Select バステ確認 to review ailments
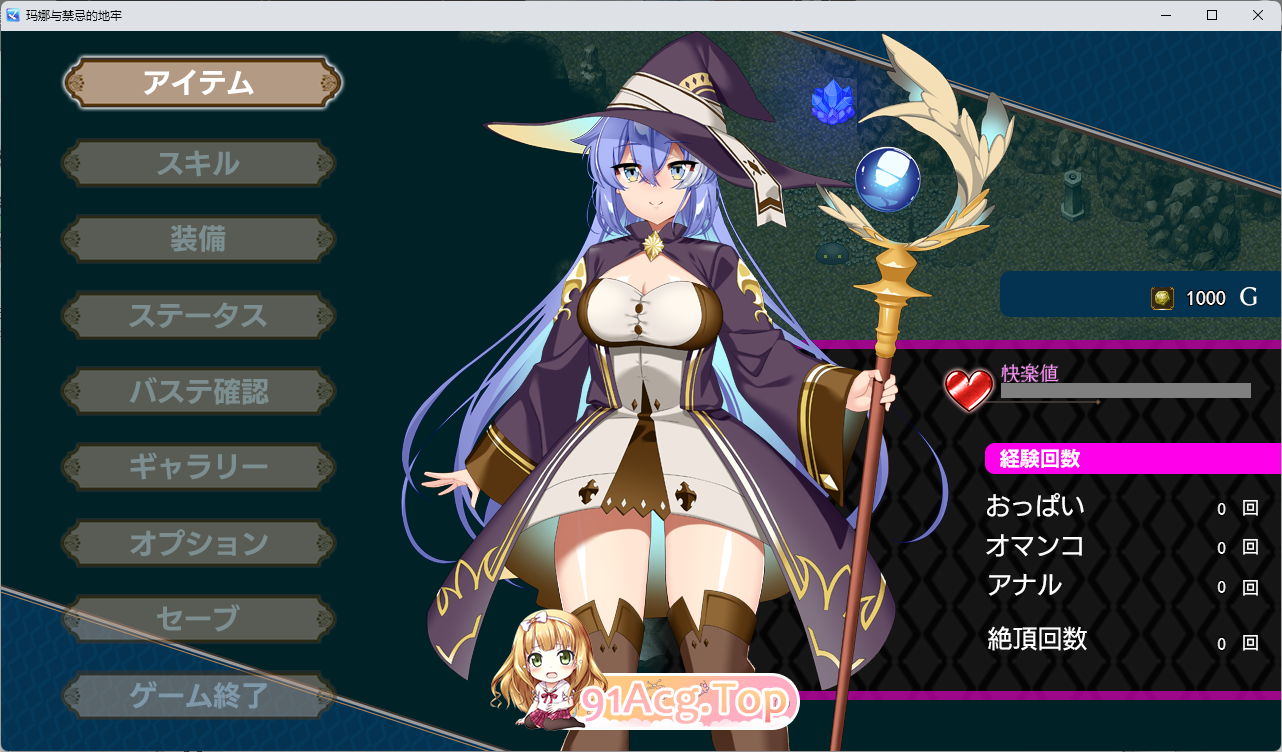This screenshot has width=1282, height=752. [x=198, y=391]
